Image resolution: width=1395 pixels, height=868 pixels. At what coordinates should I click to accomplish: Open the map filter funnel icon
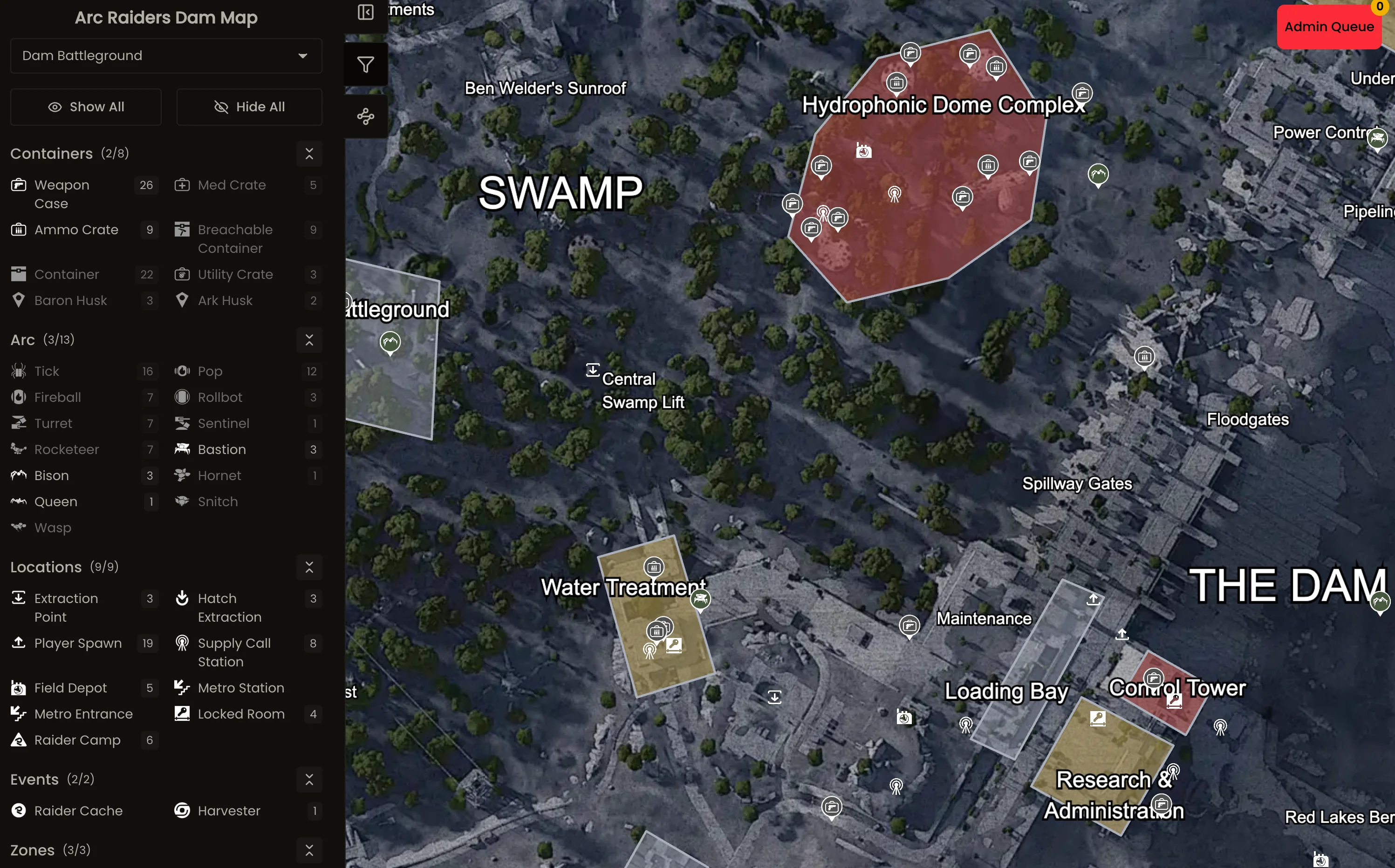366,64
